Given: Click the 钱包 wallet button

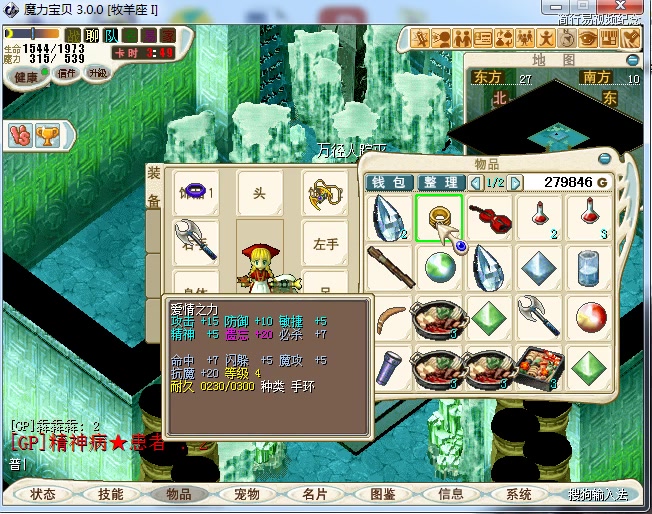Looking at the screenshot, I should 389,182.
